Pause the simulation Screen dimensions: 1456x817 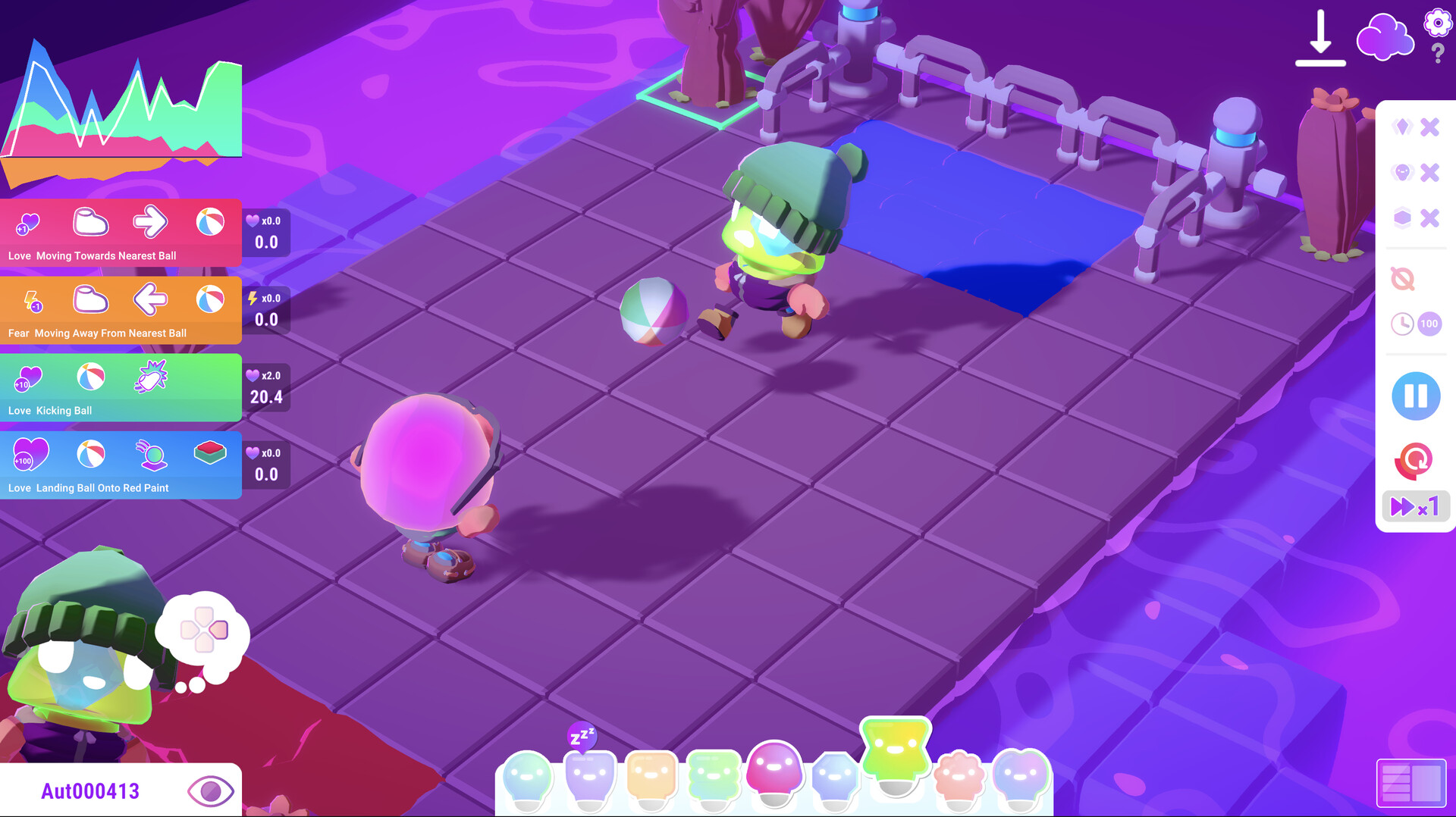pos(1415,396)
